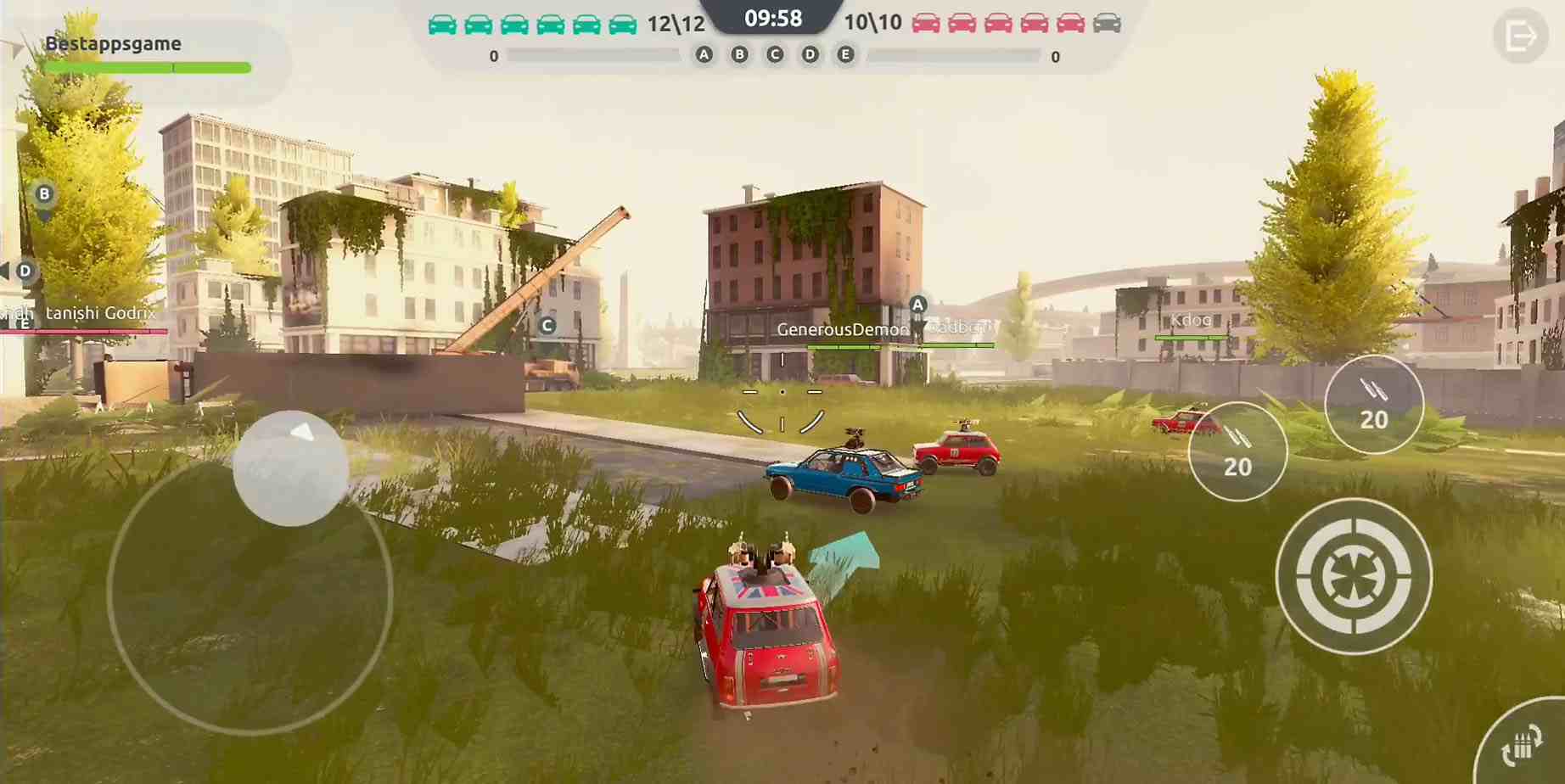Screen dimensions: 1565x784
Task: Tap the exit battle icon
Action: point(1522,35)
